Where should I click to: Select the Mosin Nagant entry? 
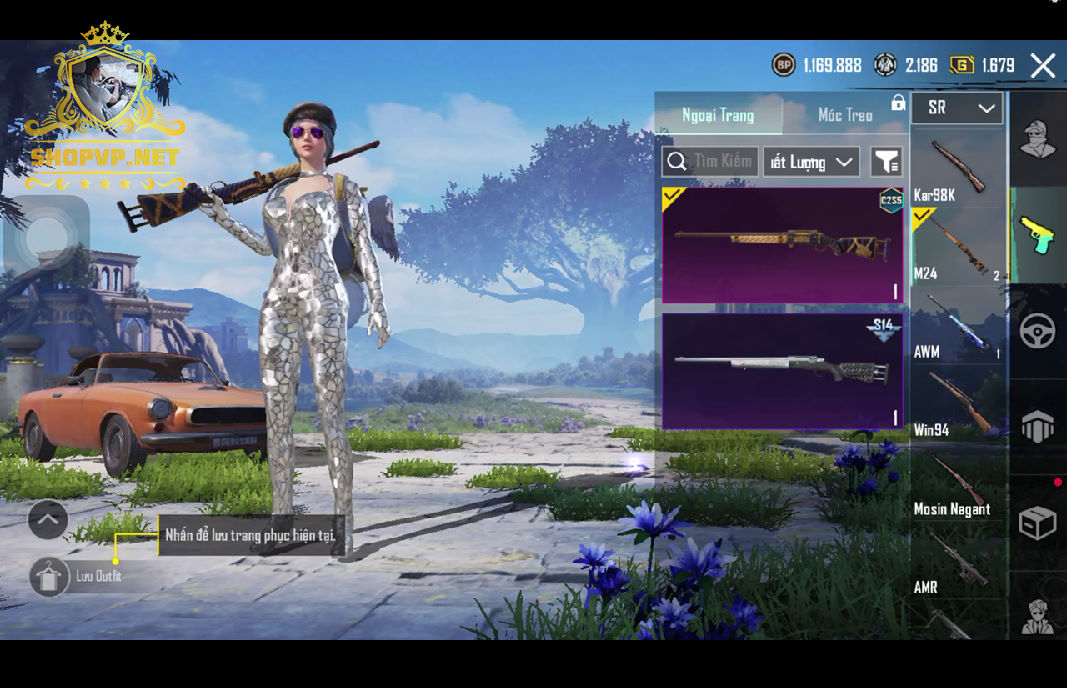957,482
